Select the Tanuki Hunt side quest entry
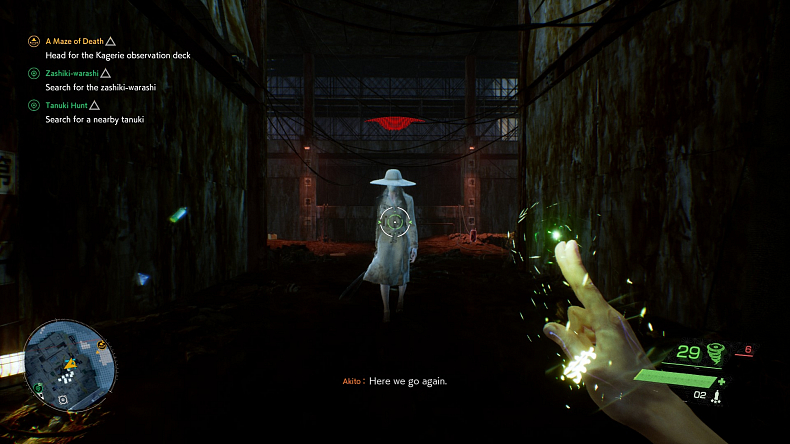The image size is (790, 444). [x=66, y=105]
